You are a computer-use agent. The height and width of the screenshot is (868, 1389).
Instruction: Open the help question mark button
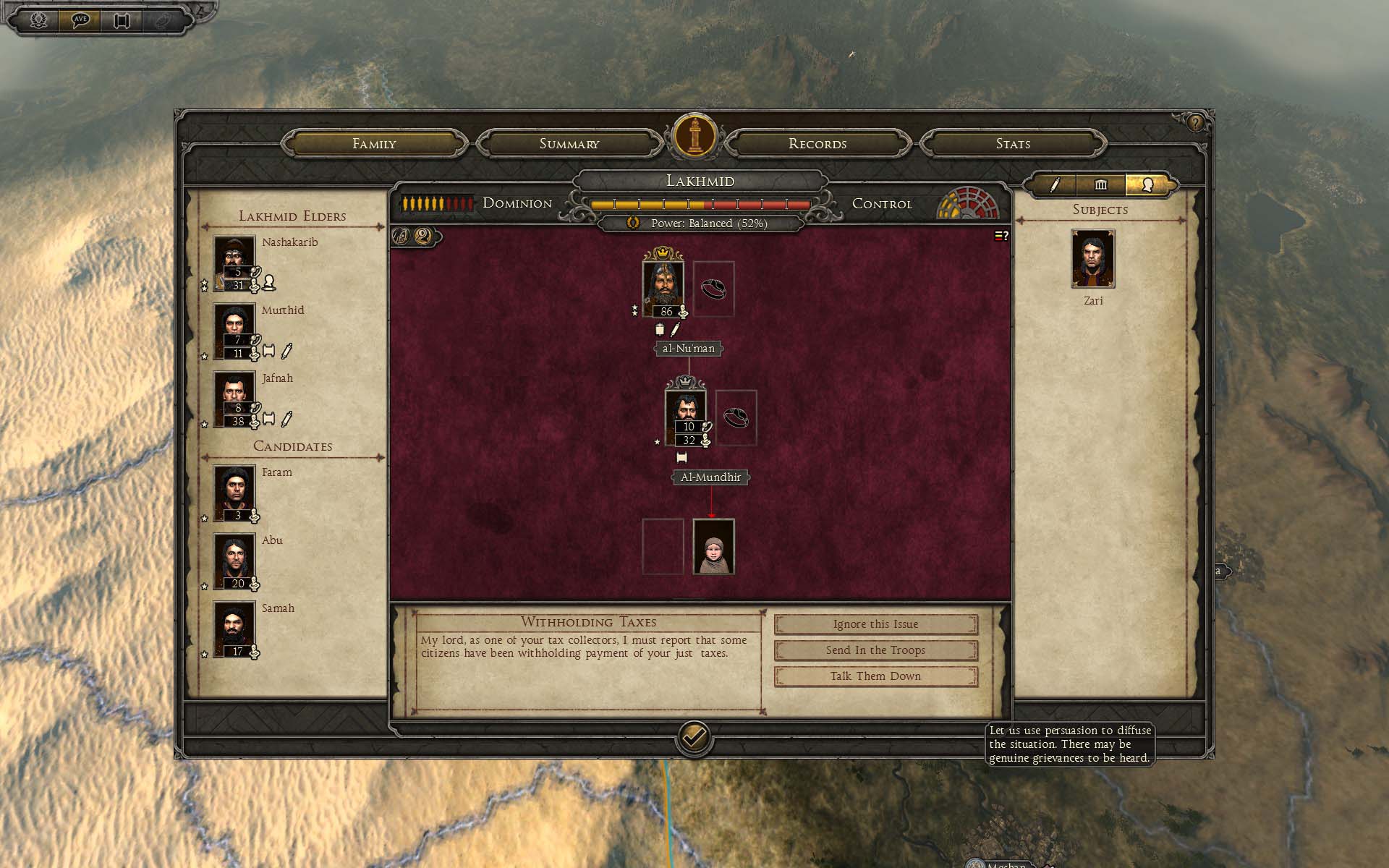click(x=1195, y=123)
